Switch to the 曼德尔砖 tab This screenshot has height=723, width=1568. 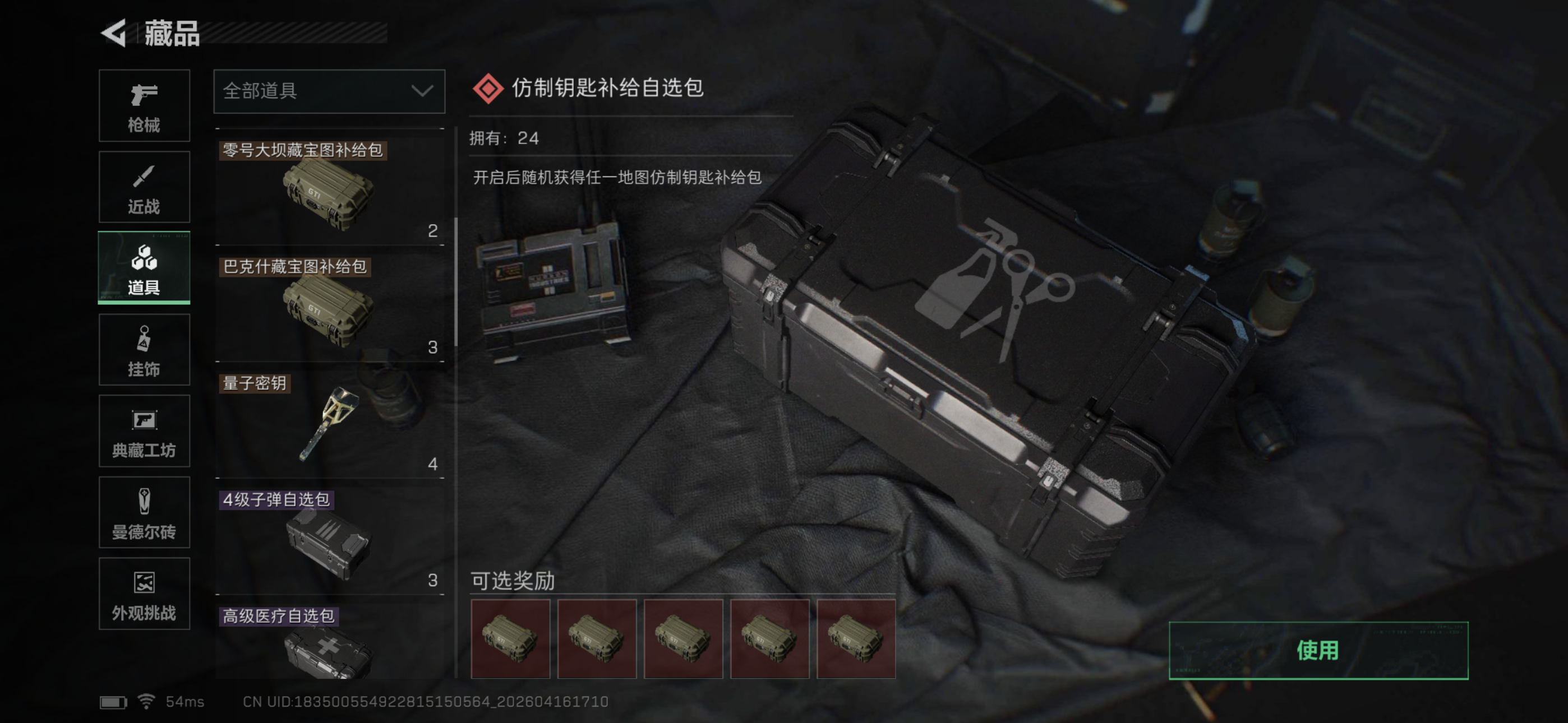(144, 512)
